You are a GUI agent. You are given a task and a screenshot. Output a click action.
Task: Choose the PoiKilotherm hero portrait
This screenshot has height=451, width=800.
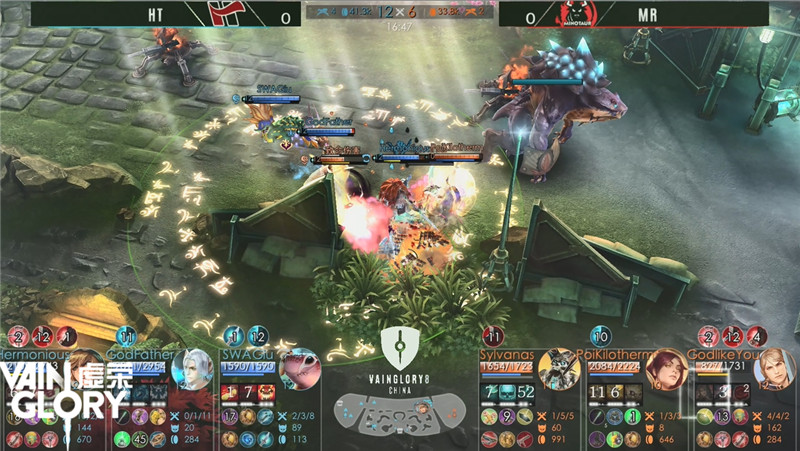click(665, 371)
